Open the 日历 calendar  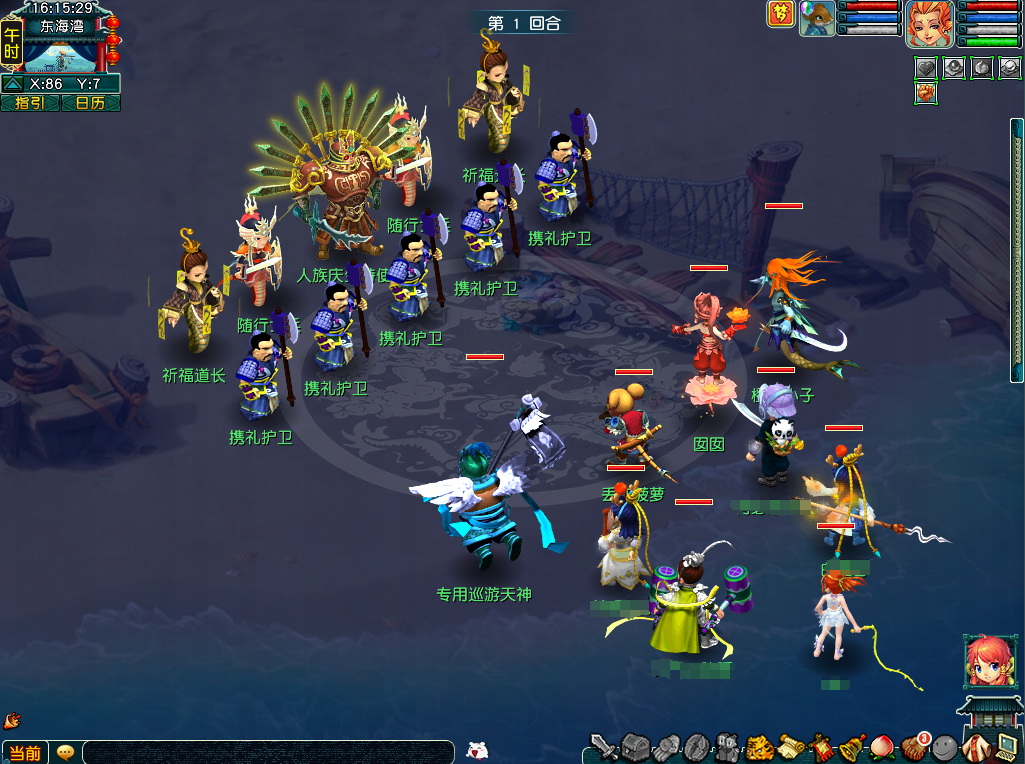click(x=90, y=103)
